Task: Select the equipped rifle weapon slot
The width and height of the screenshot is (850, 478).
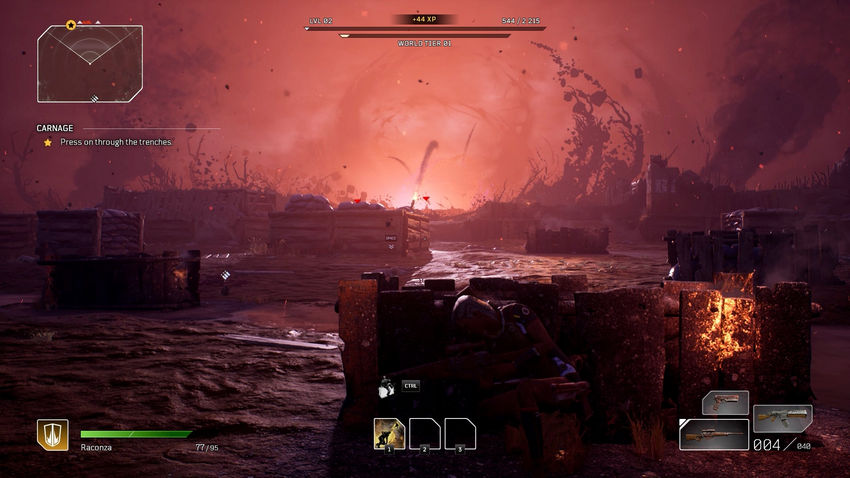Action: coord(713,434)
